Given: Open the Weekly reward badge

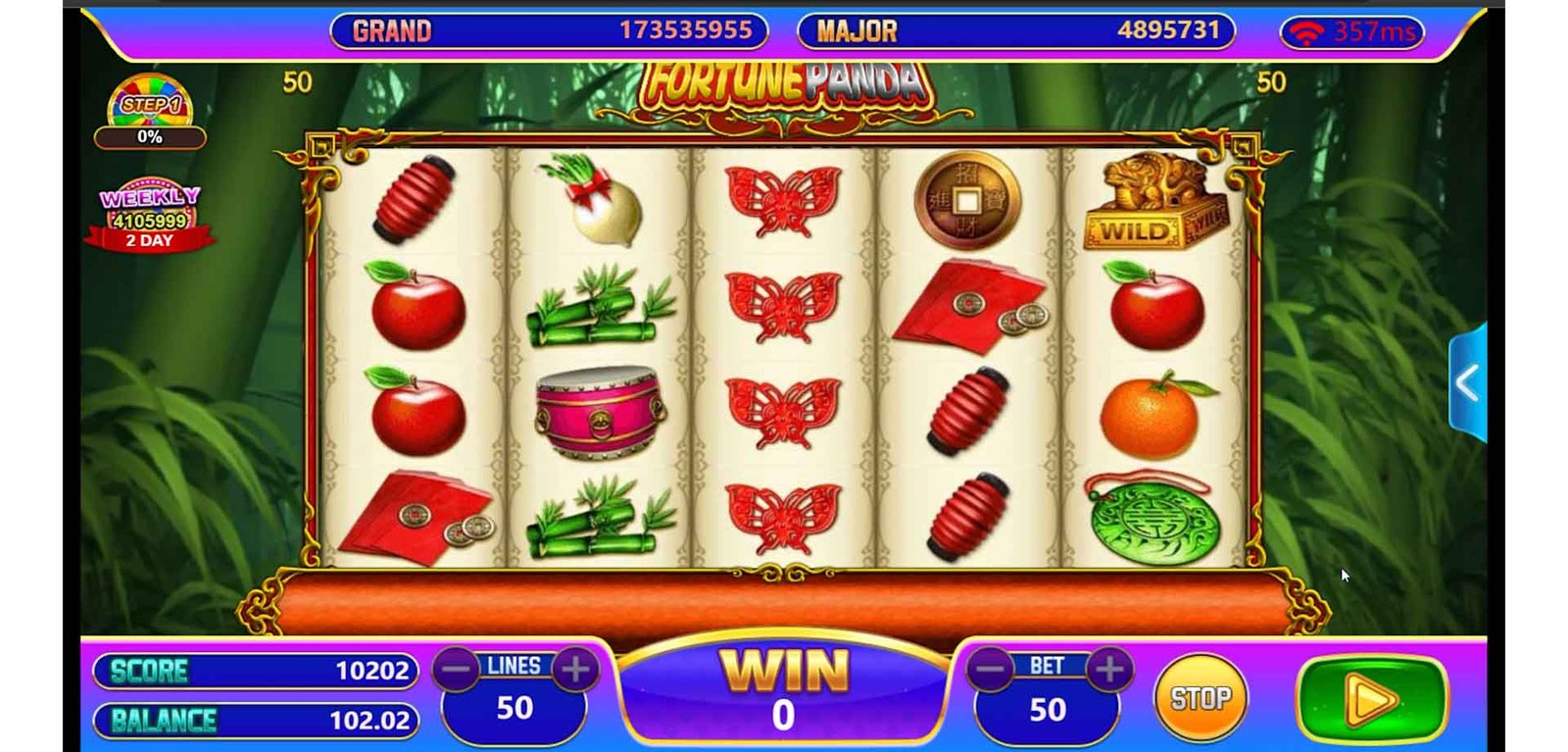Looking at the screenshot, I should 150,215.
